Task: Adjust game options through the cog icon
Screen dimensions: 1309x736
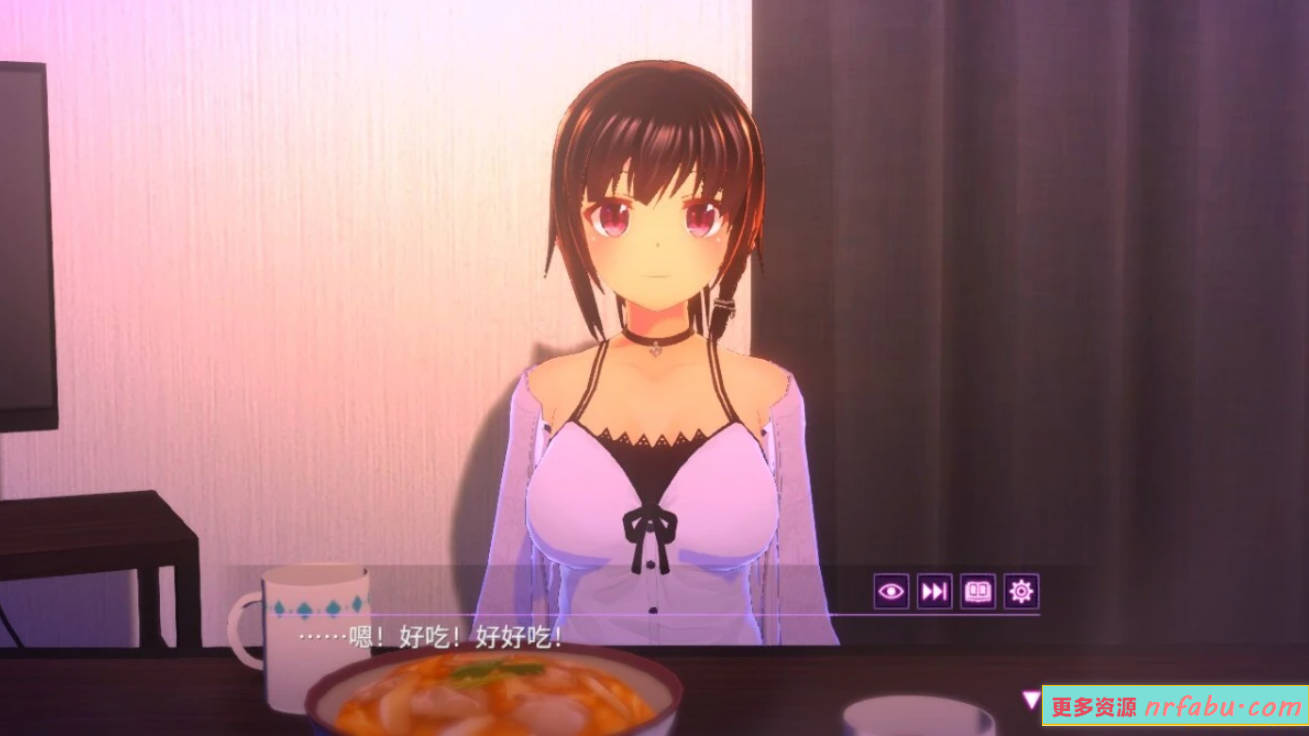Action: 1020,592
